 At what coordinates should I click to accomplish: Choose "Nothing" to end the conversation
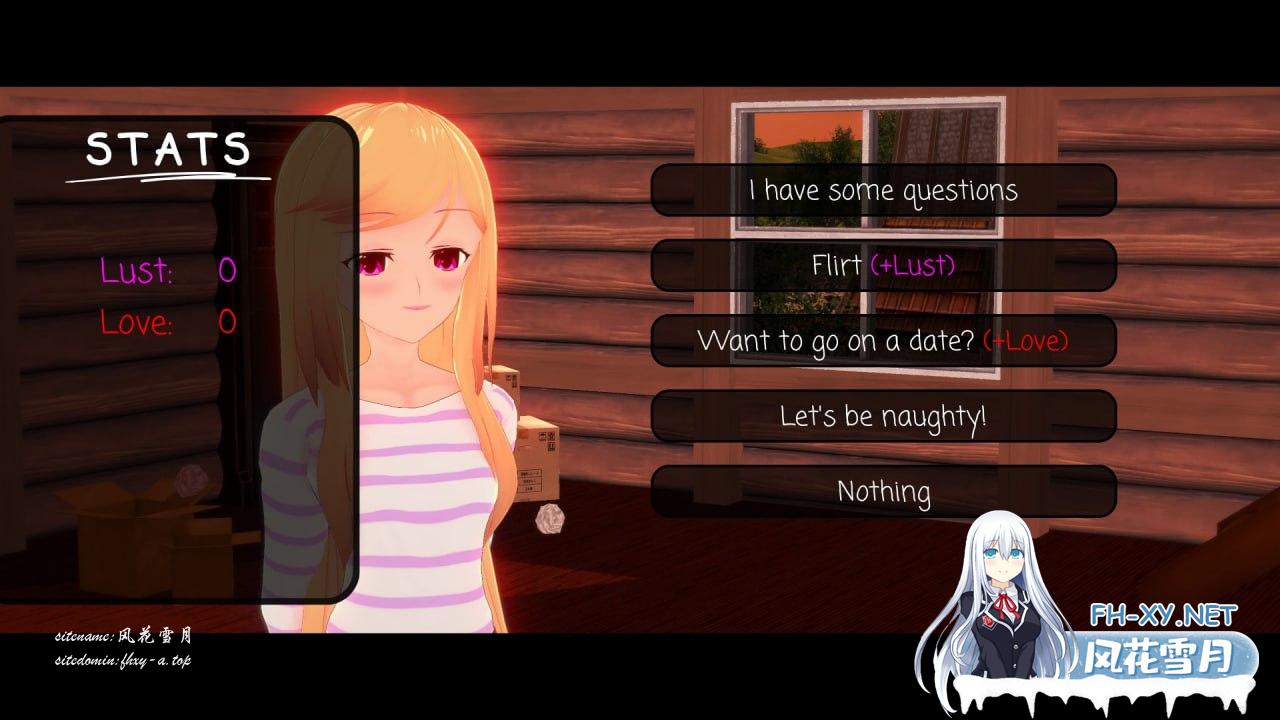click(x=883, y=490)
